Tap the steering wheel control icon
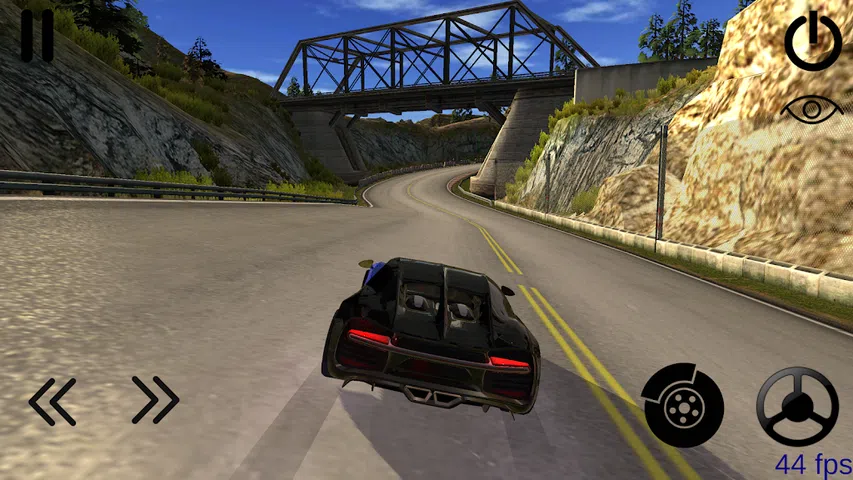The image size is (853, 480). point(797,406)
